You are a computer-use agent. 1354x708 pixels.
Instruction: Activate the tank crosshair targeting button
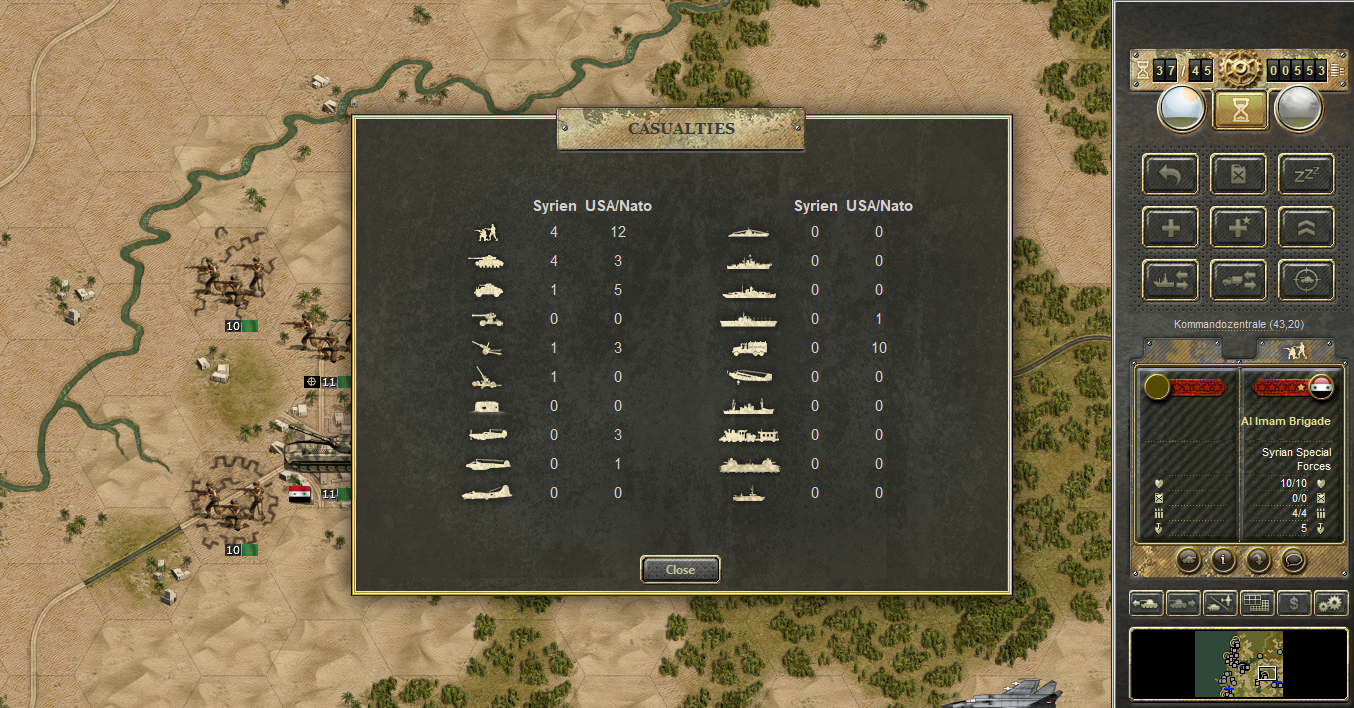(x=1306, y=280)
